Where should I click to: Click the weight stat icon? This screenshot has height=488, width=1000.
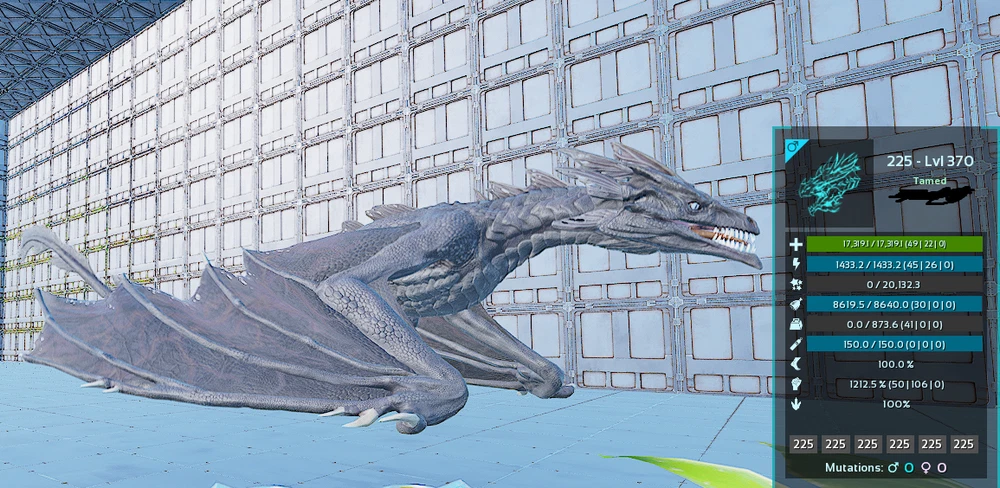796,324
